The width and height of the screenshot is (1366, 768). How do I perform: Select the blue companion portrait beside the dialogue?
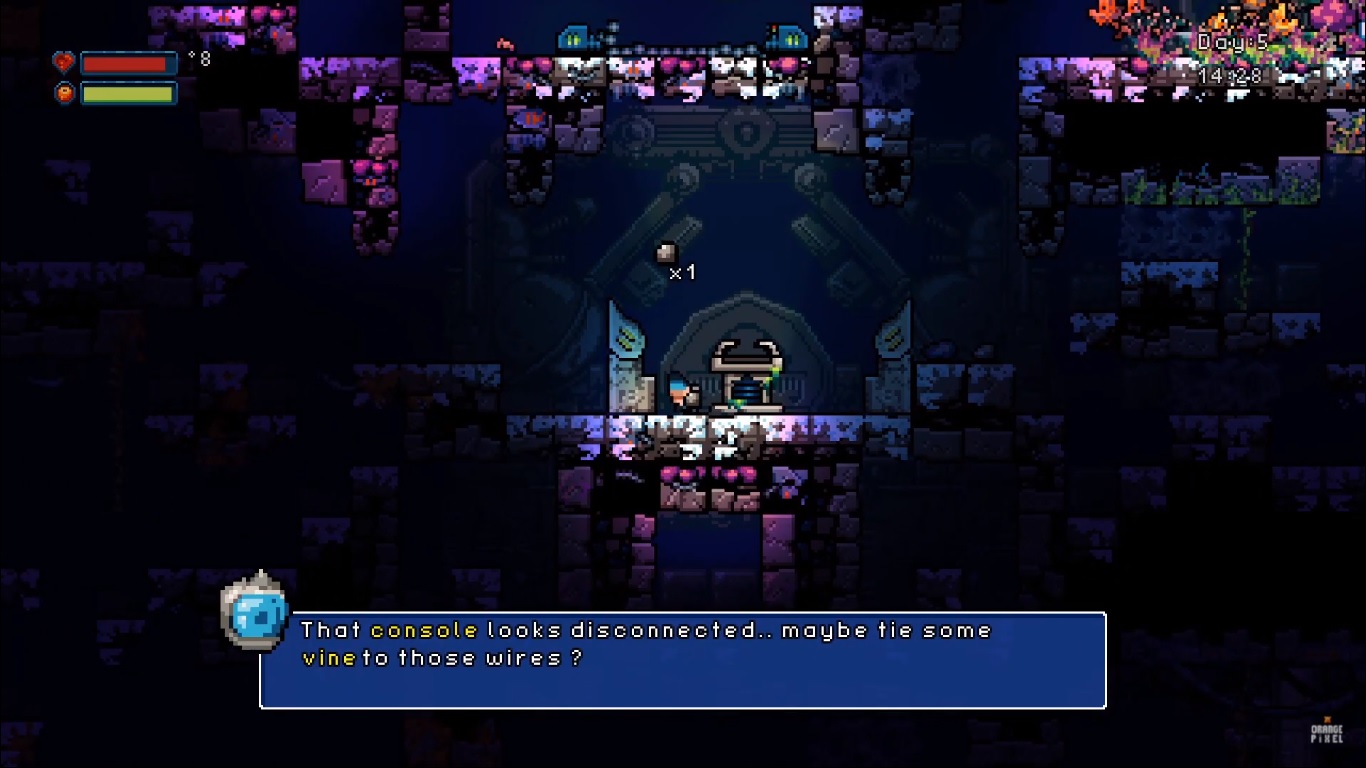(254, 612)
